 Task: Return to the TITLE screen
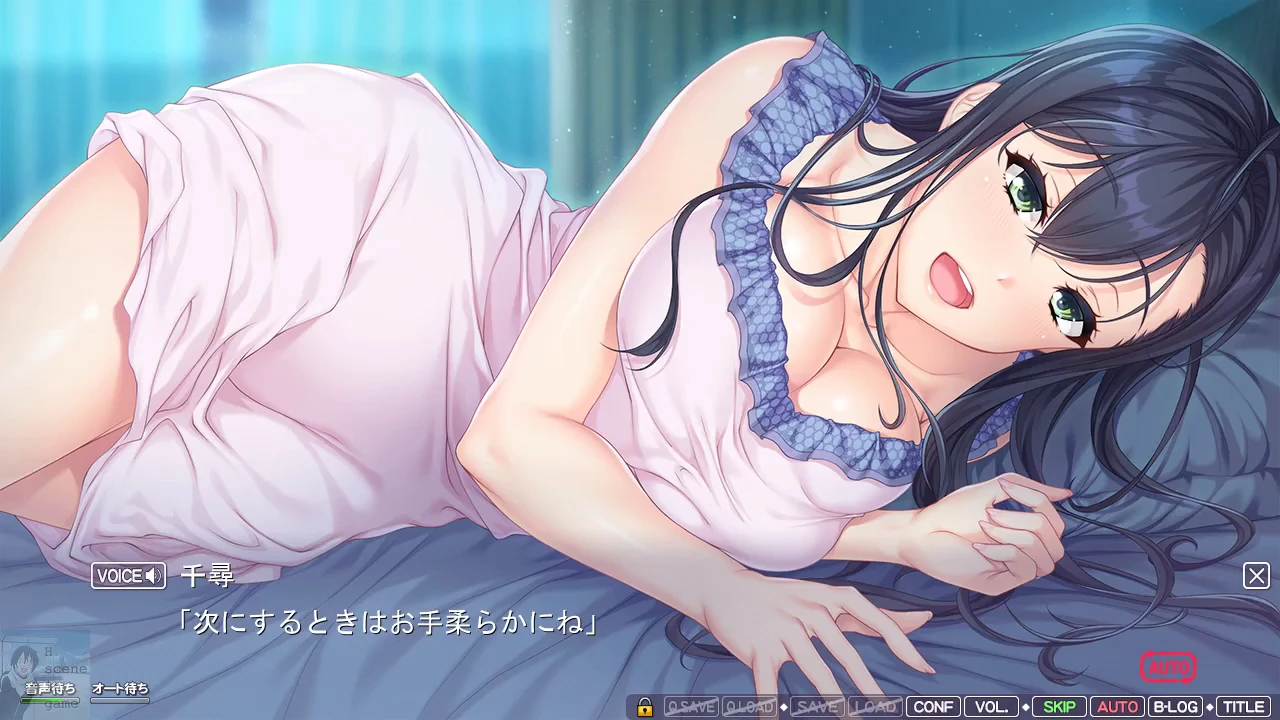[x=1243, y=707]
